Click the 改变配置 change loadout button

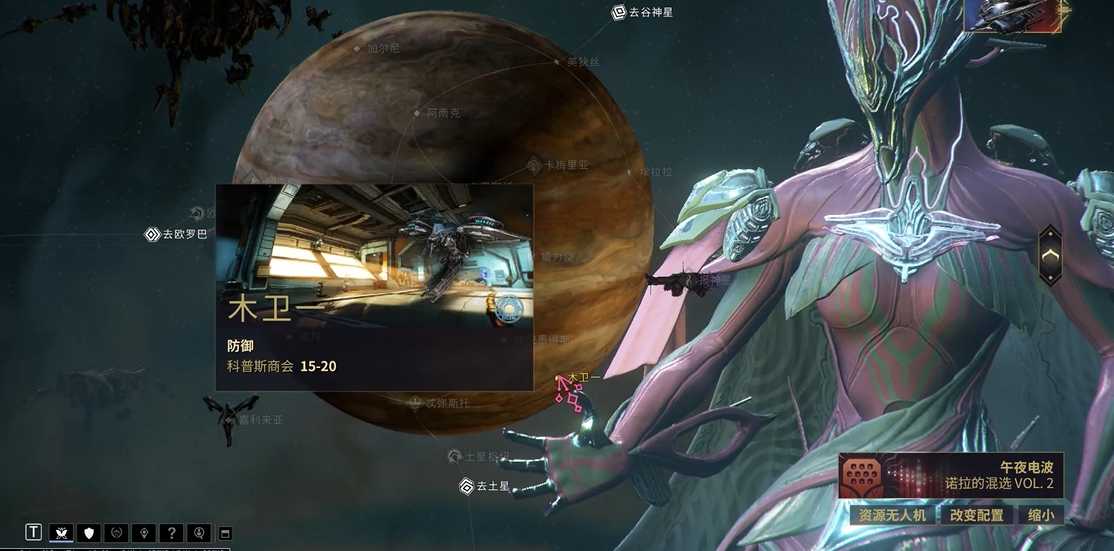pyautogui.click(x=977, y=515)
